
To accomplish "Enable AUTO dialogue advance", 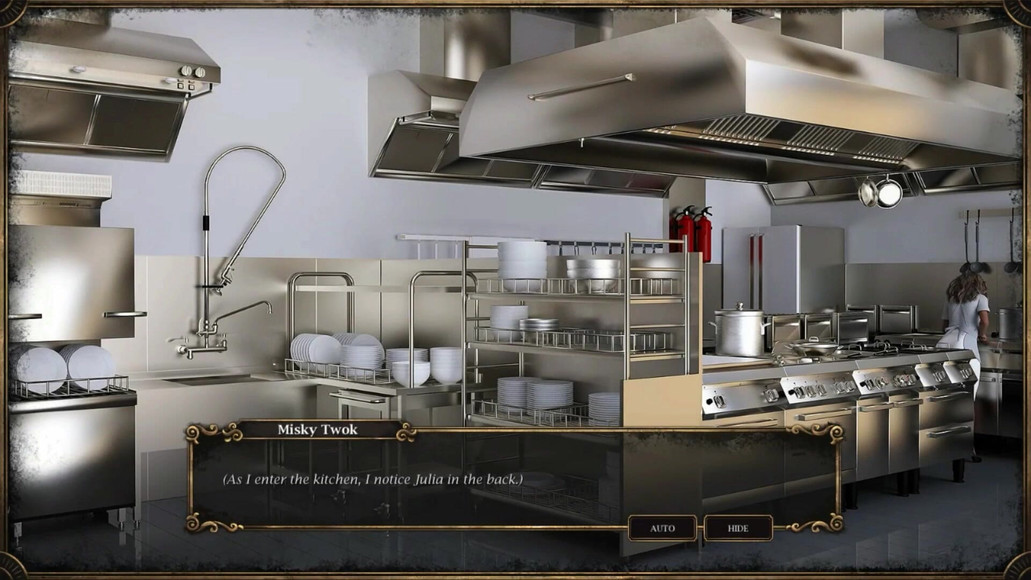I will pyautogui.click(x=662, y=528).
